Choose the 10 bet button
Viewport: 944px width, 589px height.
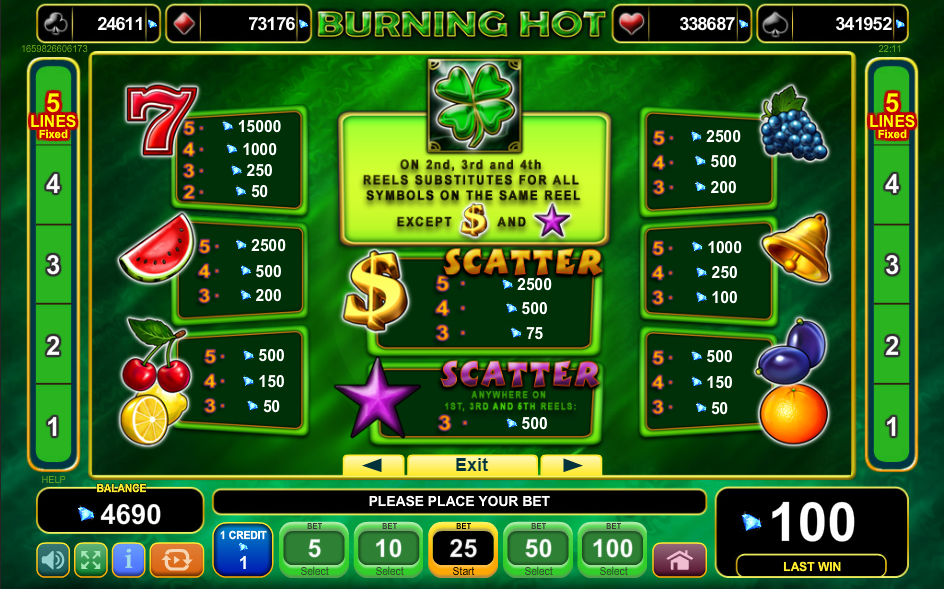coord(389,549)
